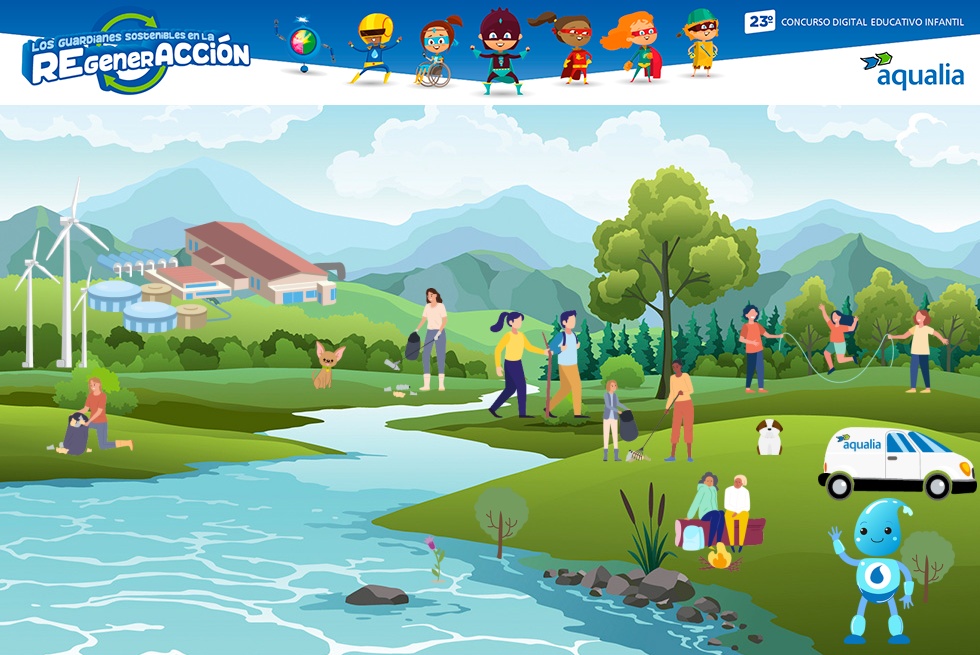Pick the child wearing the green cap
The width and height of the screenshot is (980, 655).
pos(701,42)
